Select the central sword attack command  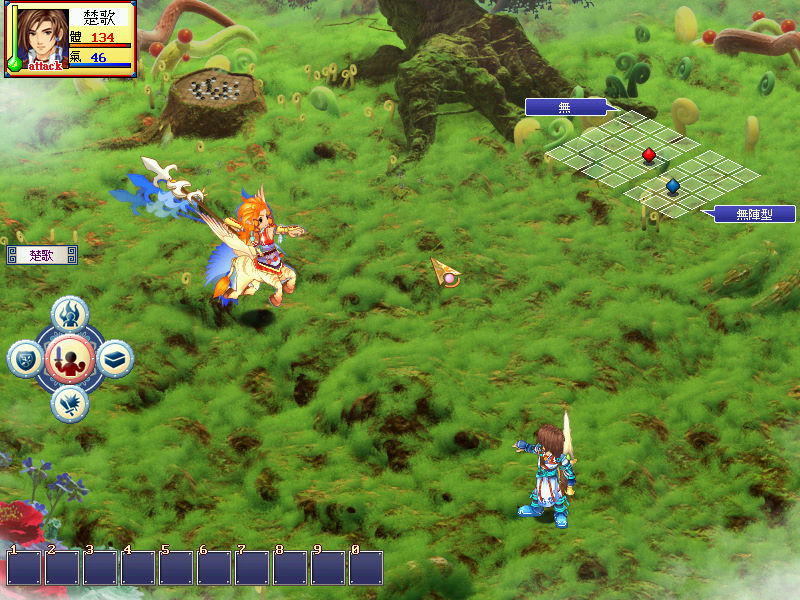(x=69, y=357)
